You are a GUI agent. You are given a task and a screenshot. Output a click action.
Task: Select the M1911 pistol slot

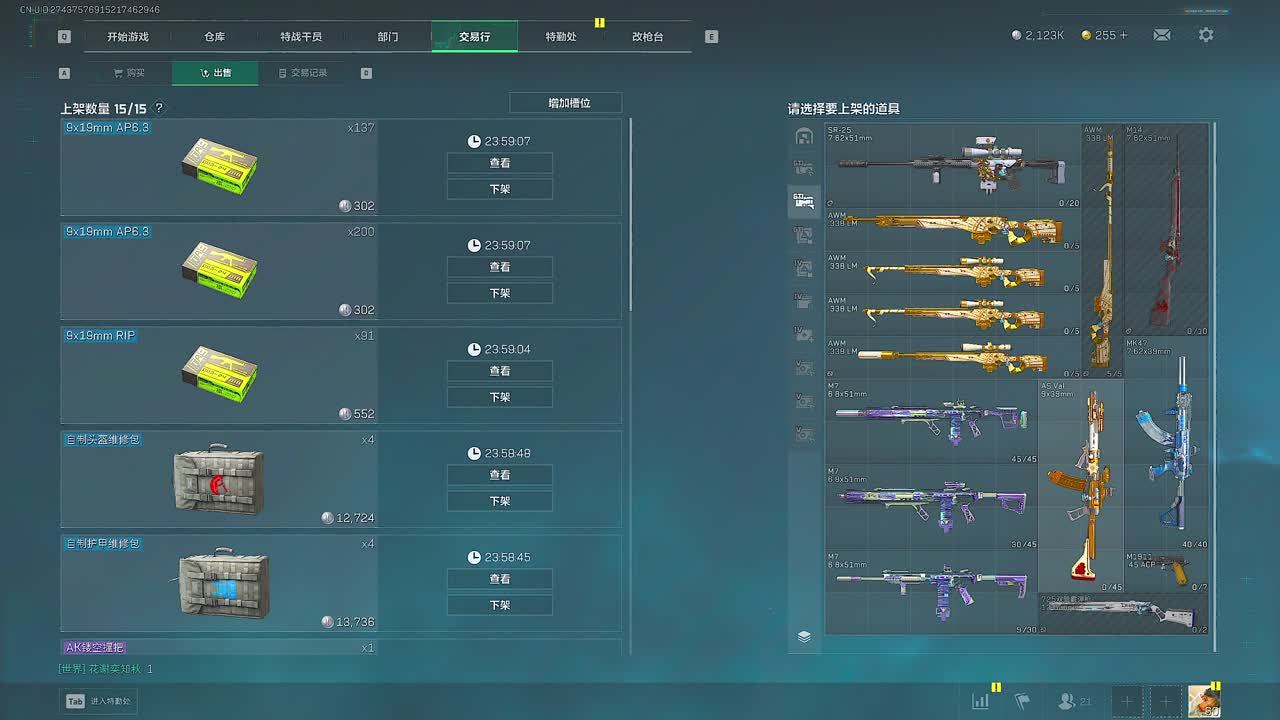click(1166, 571)
